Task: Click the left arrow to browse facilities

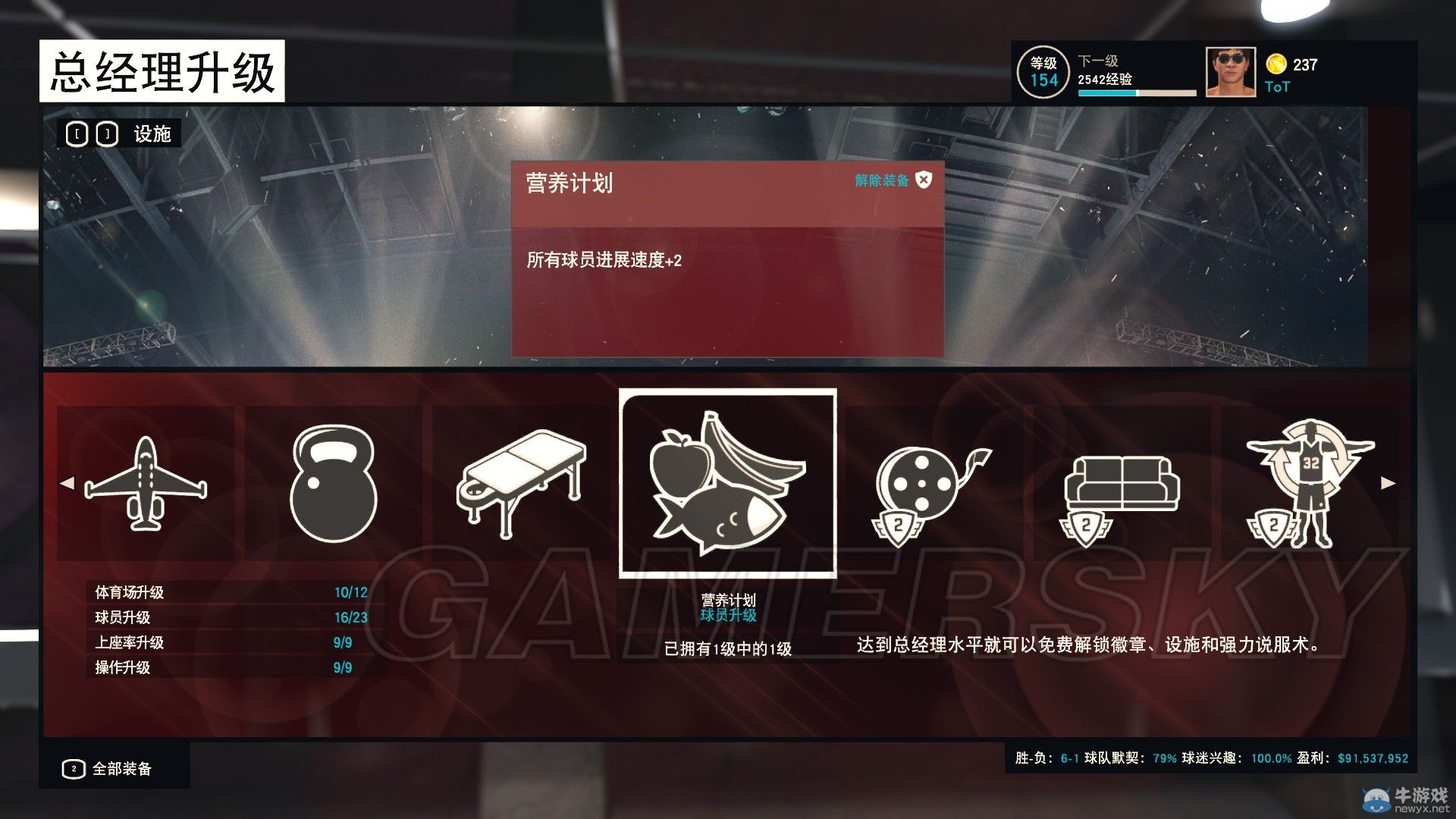Action: [x=67, y=483]
